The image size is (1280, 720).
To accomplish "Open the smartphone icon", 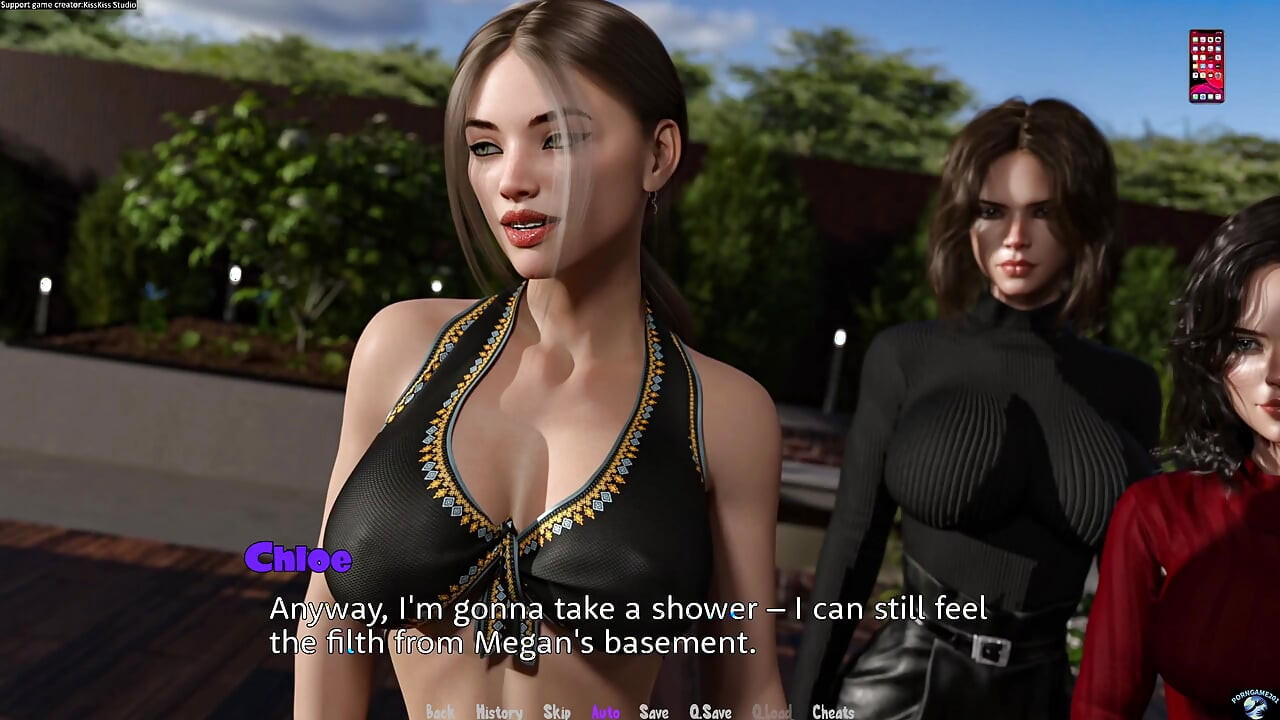I will [x=1206, y=66].
